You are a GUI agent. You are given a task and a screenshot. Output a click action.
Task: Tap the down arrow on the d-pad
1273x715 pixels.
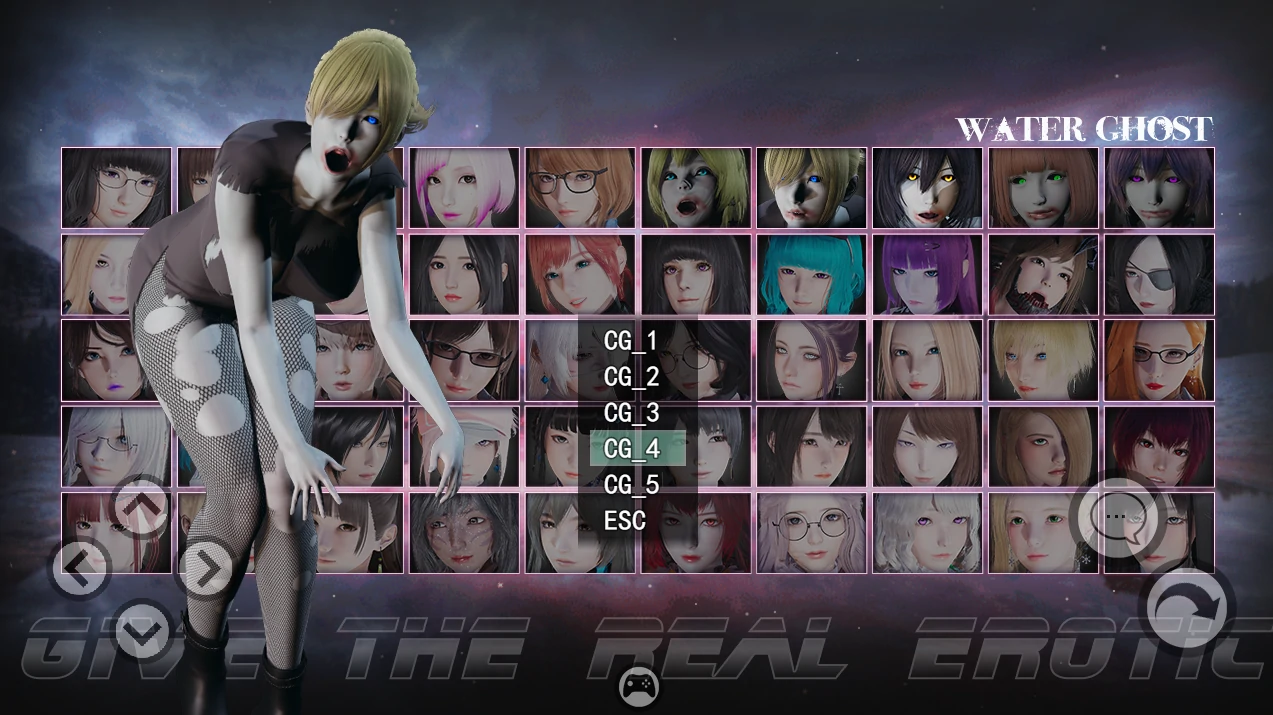coord(141,631)
